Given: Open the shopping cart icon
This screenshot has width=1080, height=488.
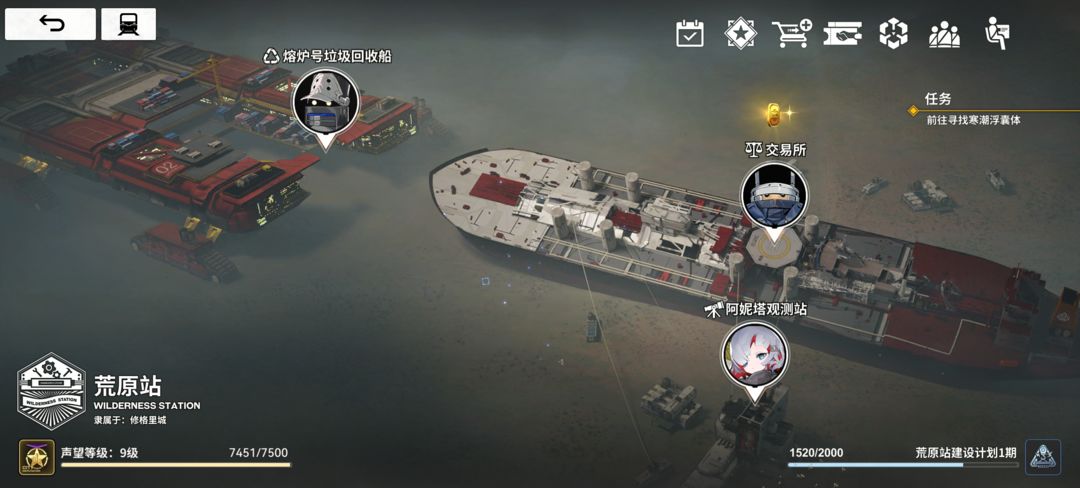Looking at the screenshot, I should pyautogui.click(x=791, y=34).
